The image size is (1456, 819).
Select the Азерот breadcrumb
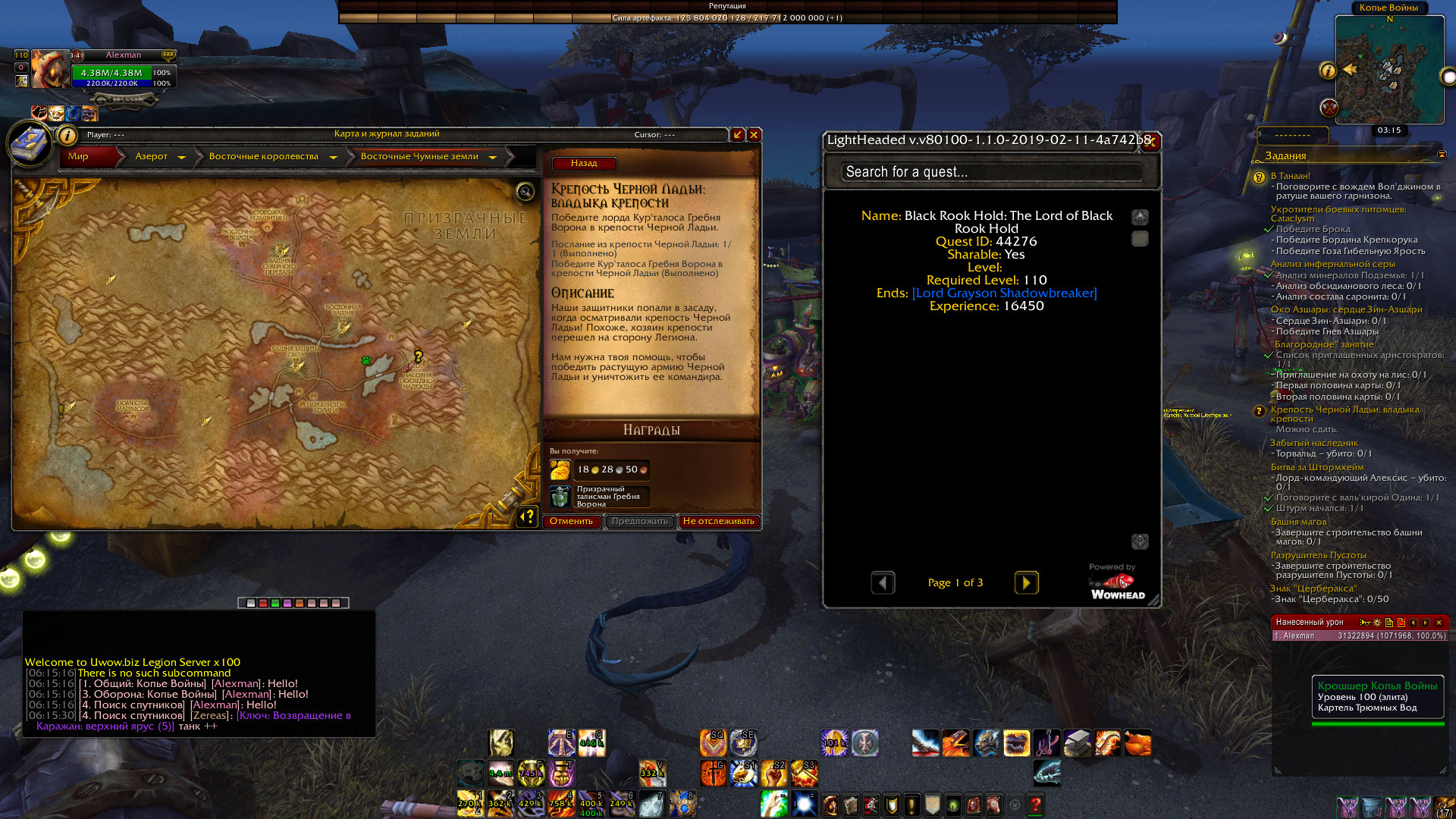click(151, 157)
